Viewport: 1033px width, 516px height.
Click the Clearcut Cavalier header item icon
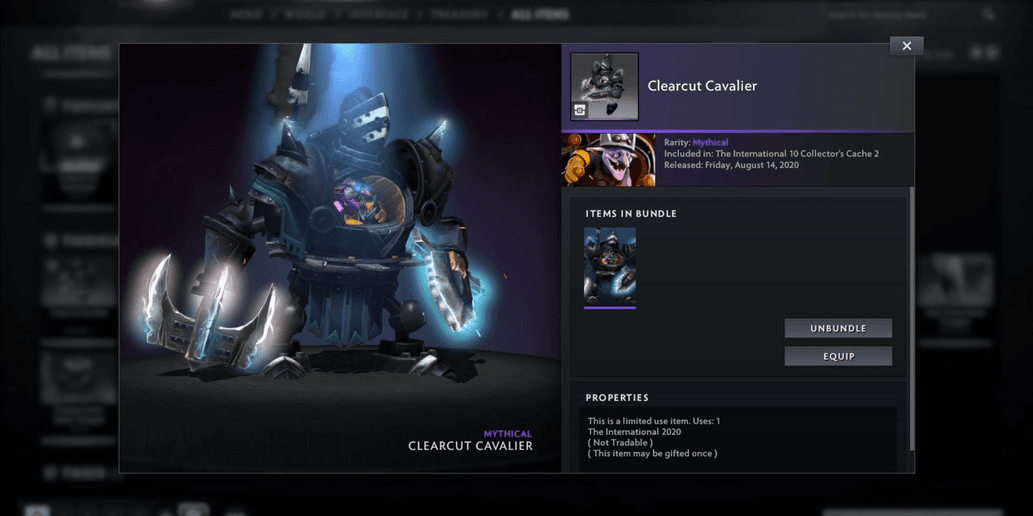[x=604, y=87]
